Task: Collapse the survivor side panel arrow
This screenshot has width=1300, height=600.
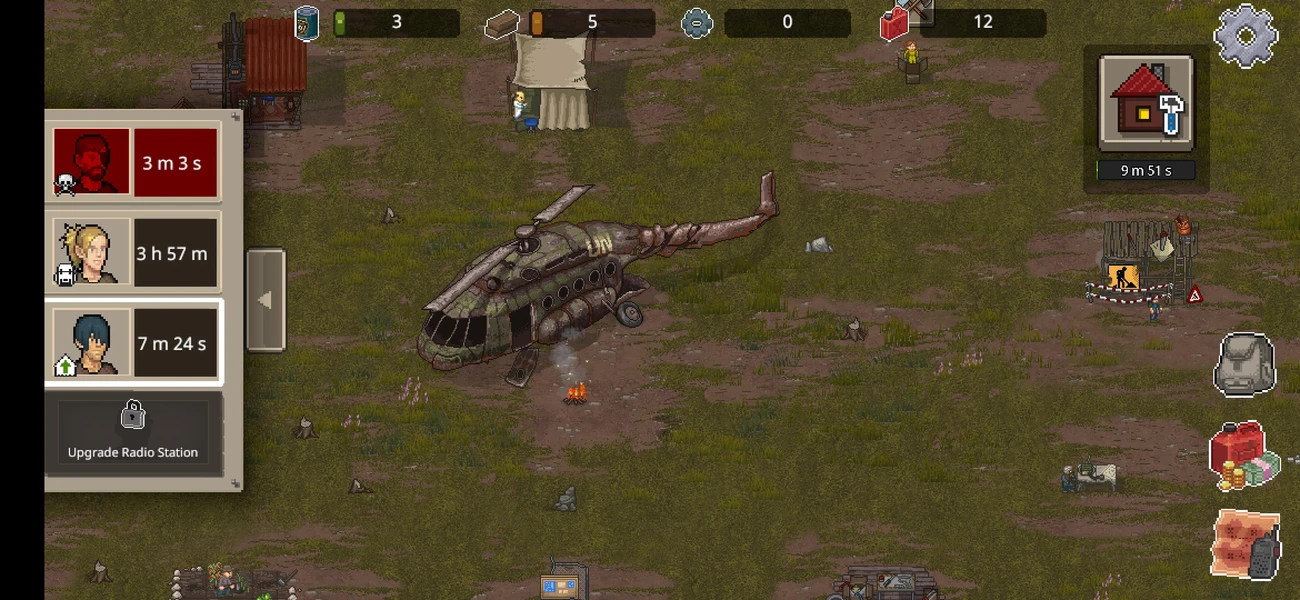Action: [x=265, y=300]
